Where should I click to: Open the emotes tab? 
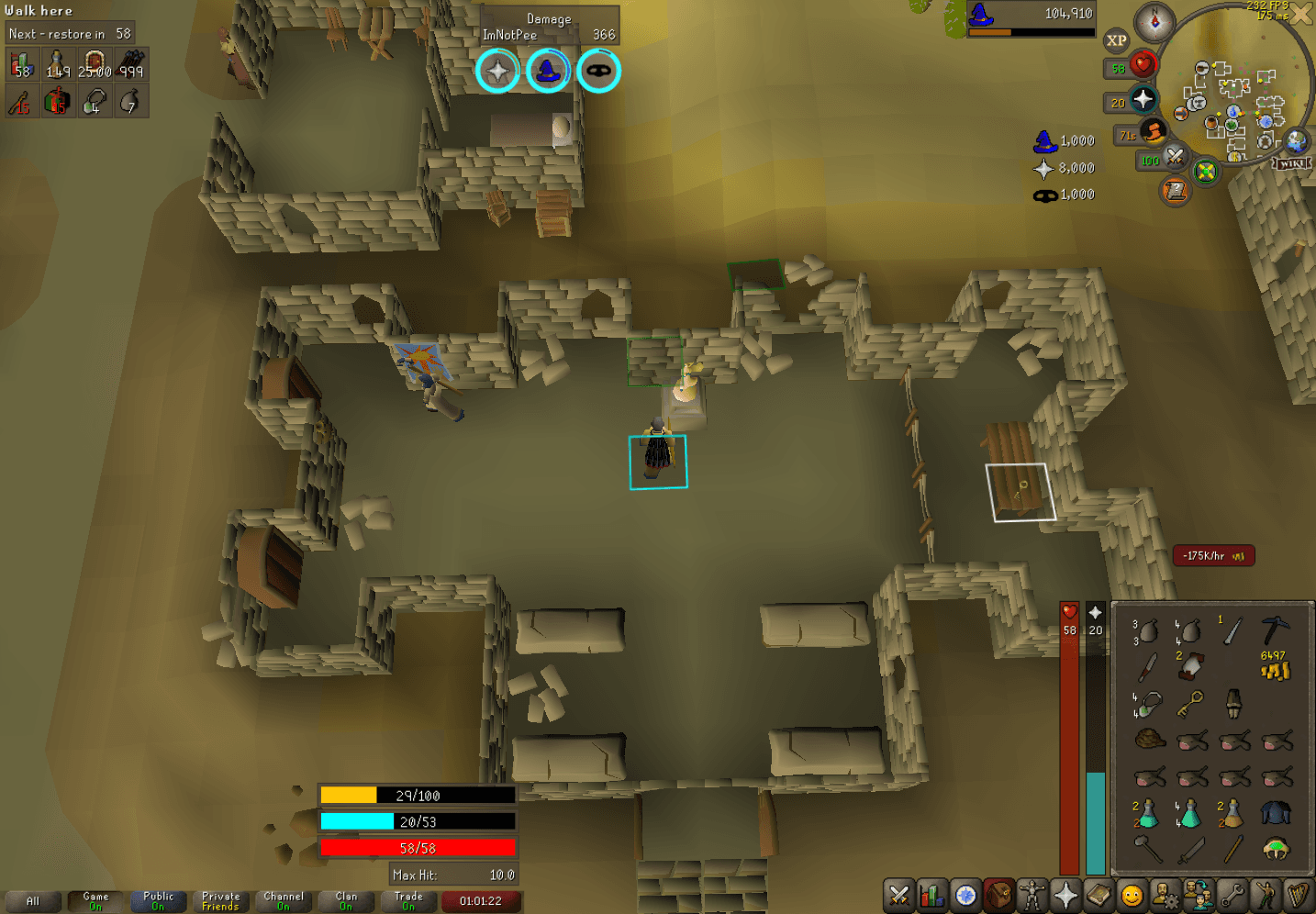point(1265,895)
